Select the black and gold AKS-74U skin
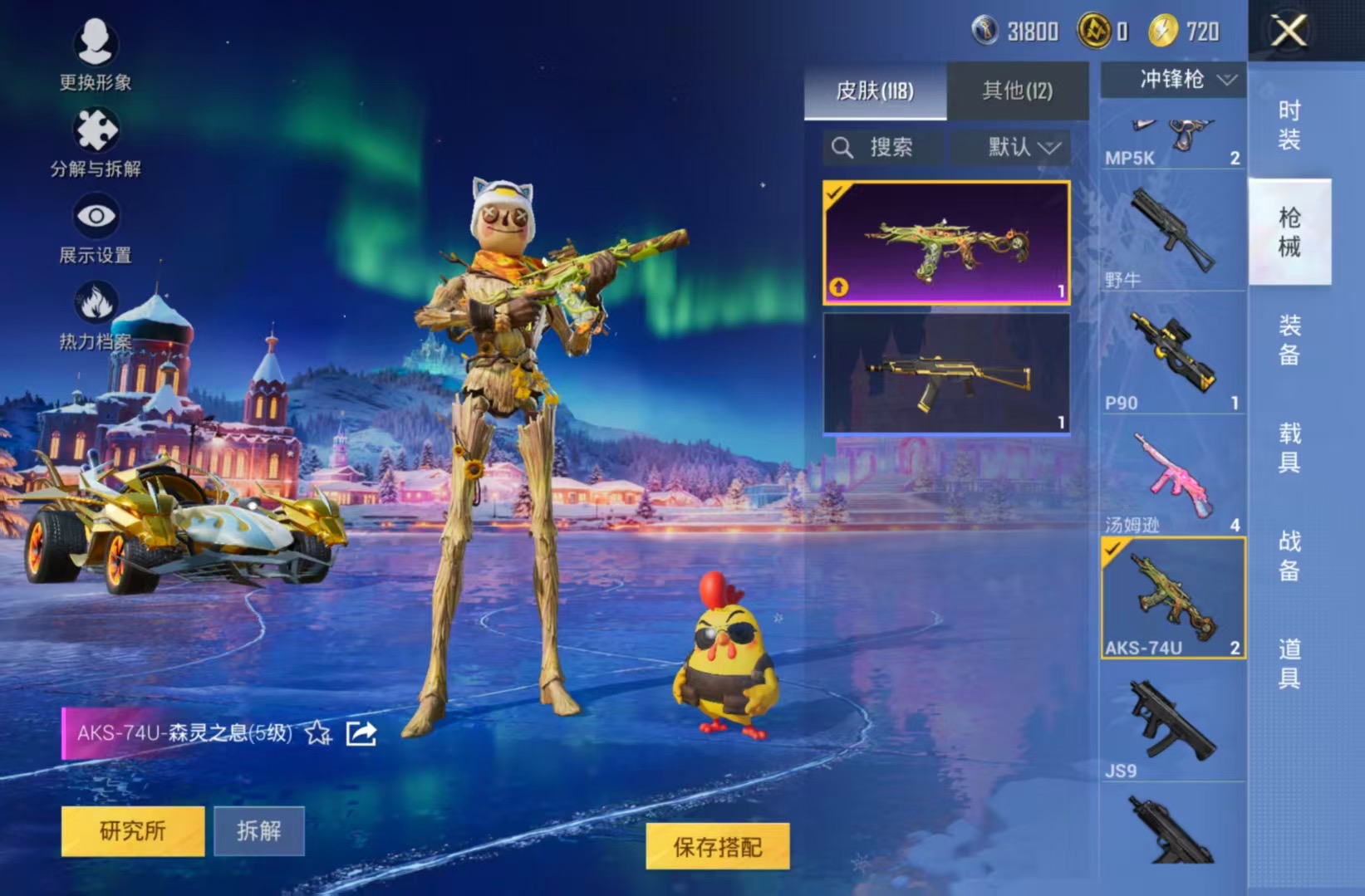The width and height of the screenshot is (1365, 896). (946, 374)
